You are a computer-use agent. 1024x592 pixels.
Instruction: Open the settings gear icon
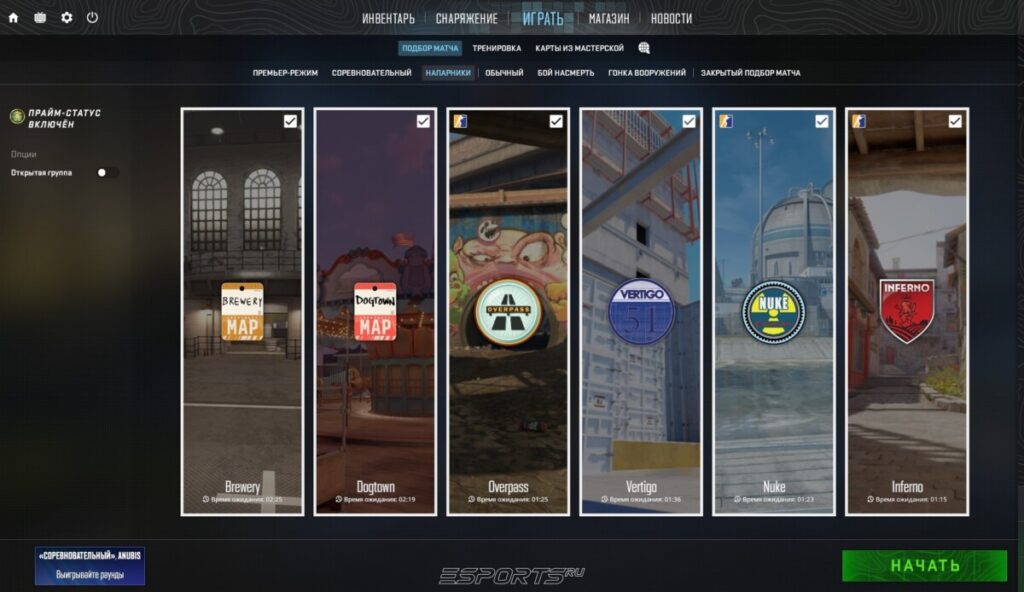click(66, 18)
